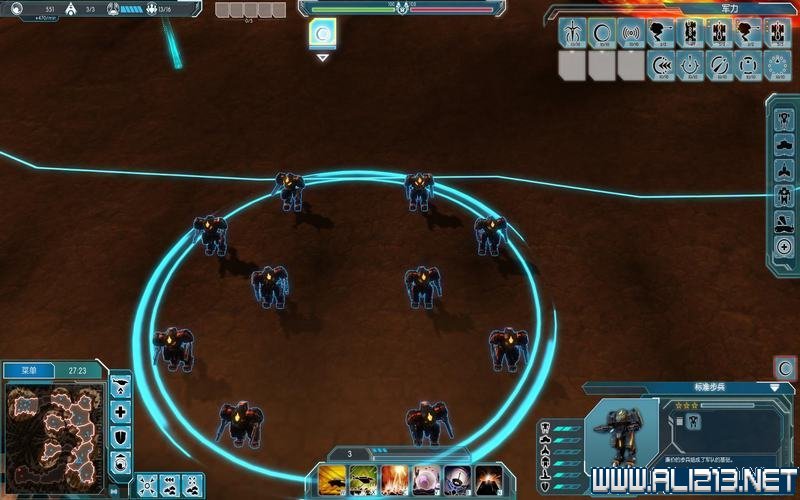Collapse the 标准步兵 unit info panel
Viewport: 800px width, 500px height.
pos(774,387)
